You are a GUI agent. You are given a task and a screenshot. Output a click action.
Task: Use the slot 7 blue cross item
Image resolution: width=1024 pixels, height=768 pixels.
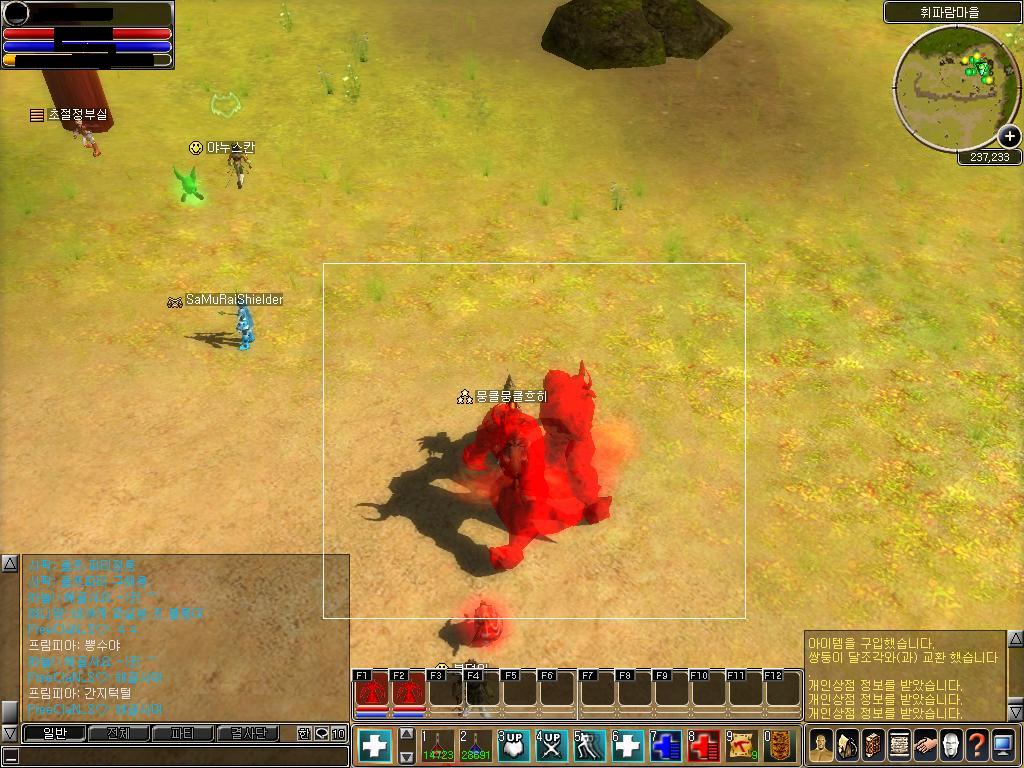point(666,746)
